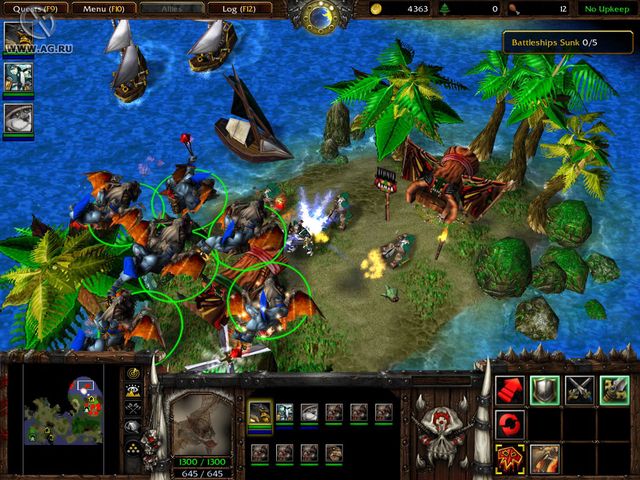Open the Quests (F9) menu
This screenshot has height=480, width=640.
click(34, 8)
